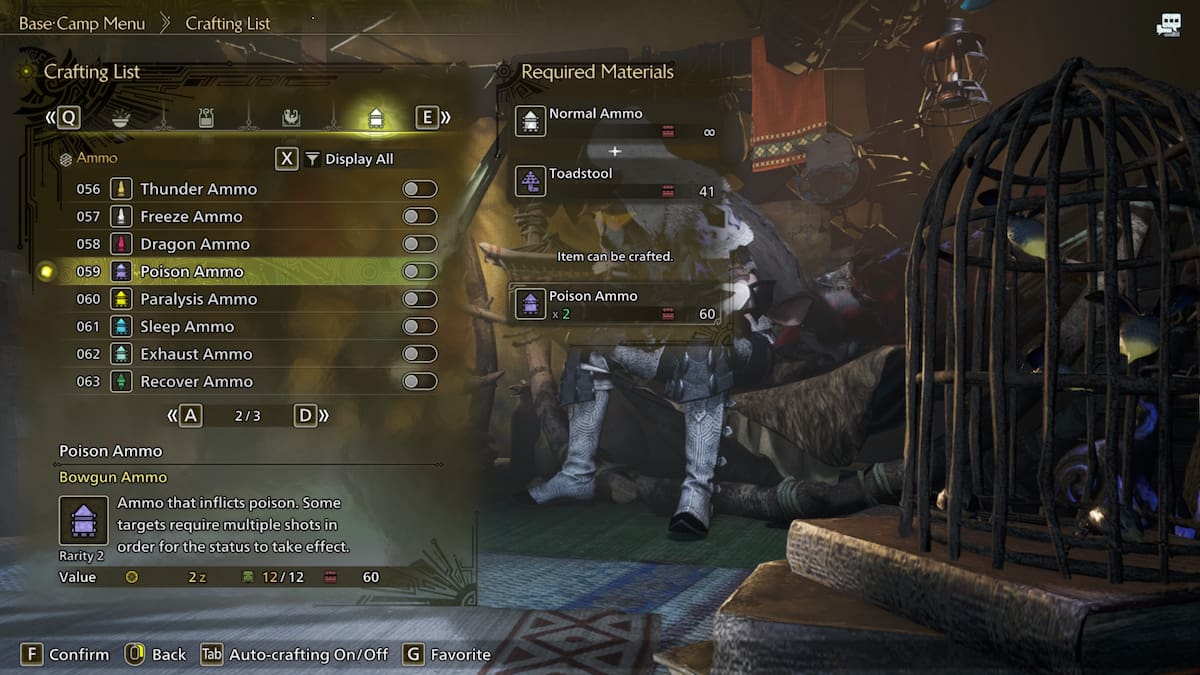Select Thunder Ammo in the crafting list

(x=198, y=189)
